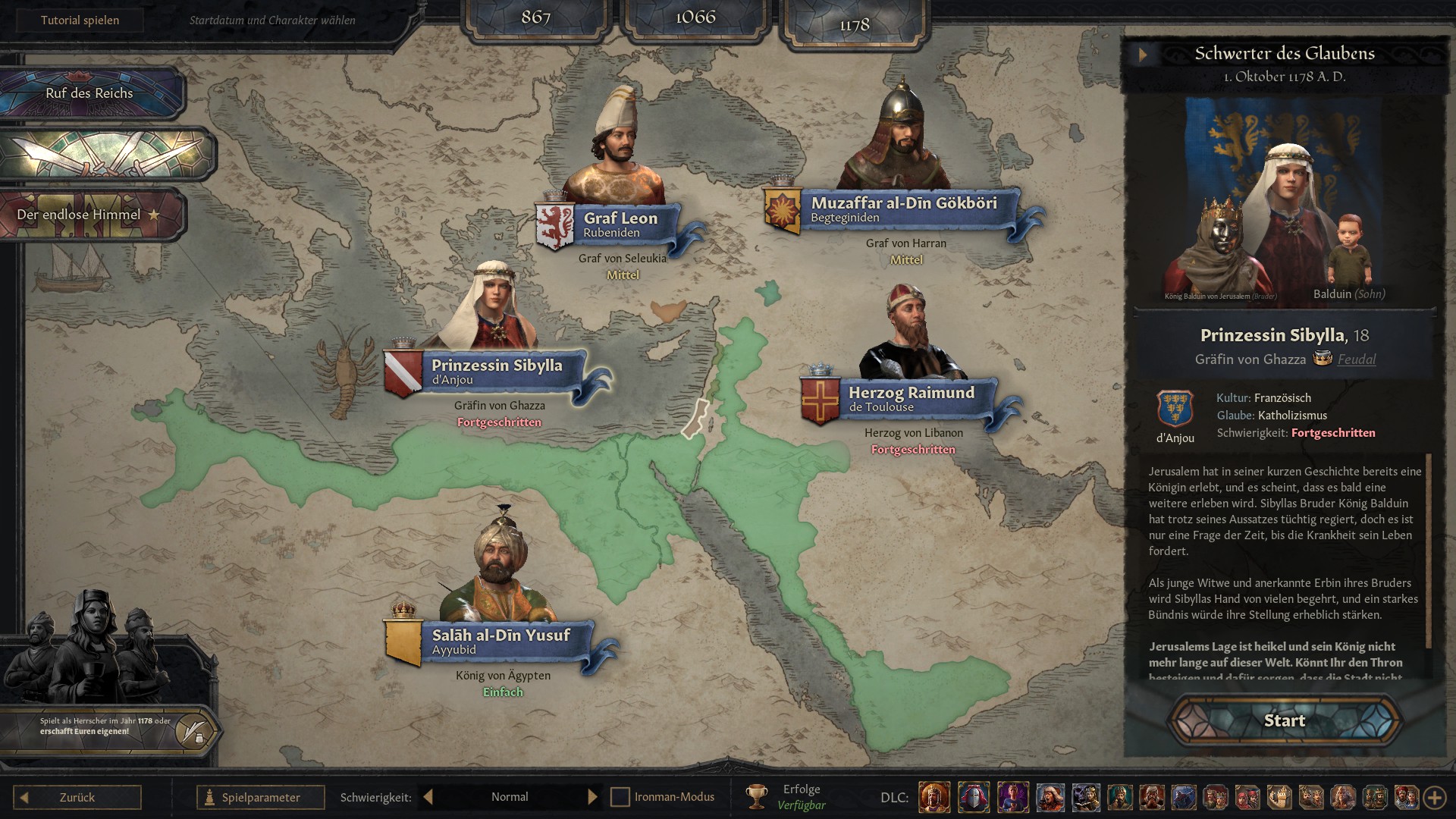Select Herzog Raimund de Toulouse
This screenshot has width=1456, height=819.
tap(911, 398)
